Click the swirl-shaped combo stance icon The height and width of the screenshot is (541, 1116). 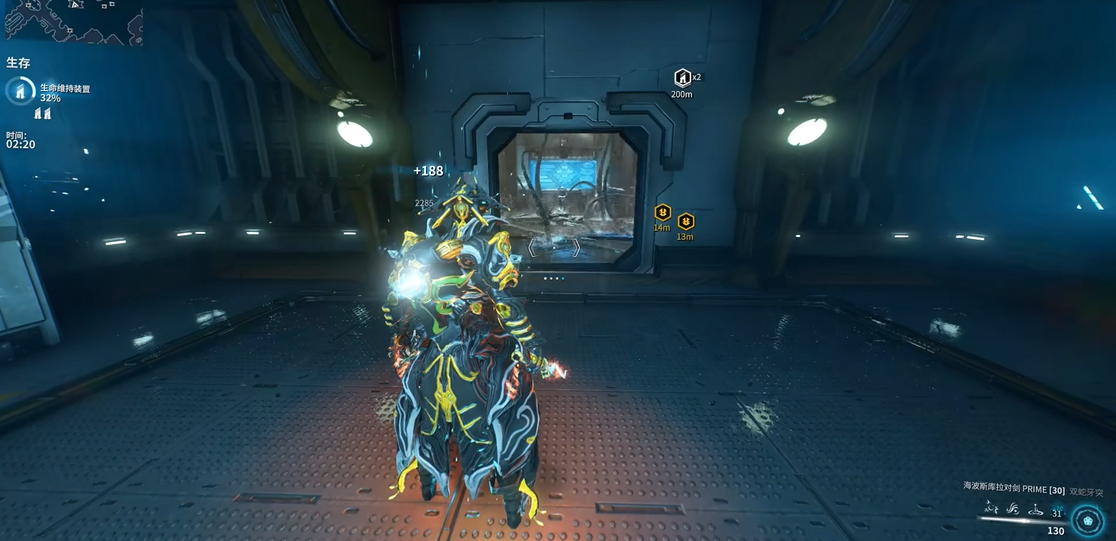pyautogui.click(x=1013, y=510)
